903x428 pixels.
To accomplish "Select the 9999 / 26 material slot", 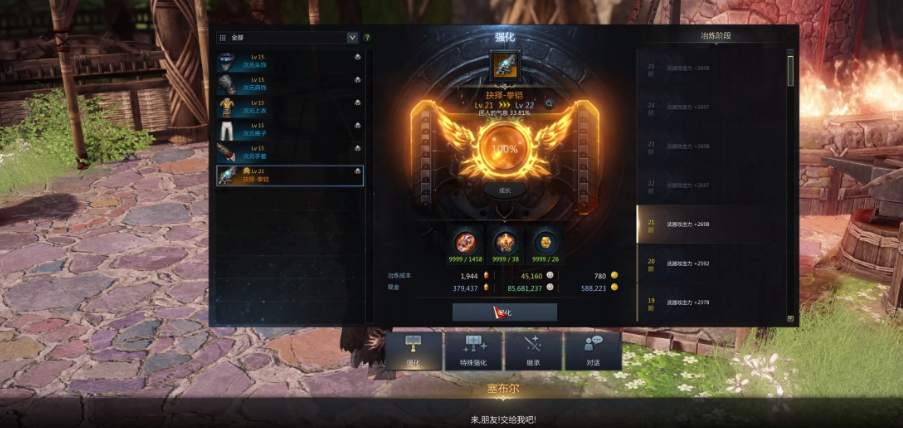I will (x=544, y=243).
